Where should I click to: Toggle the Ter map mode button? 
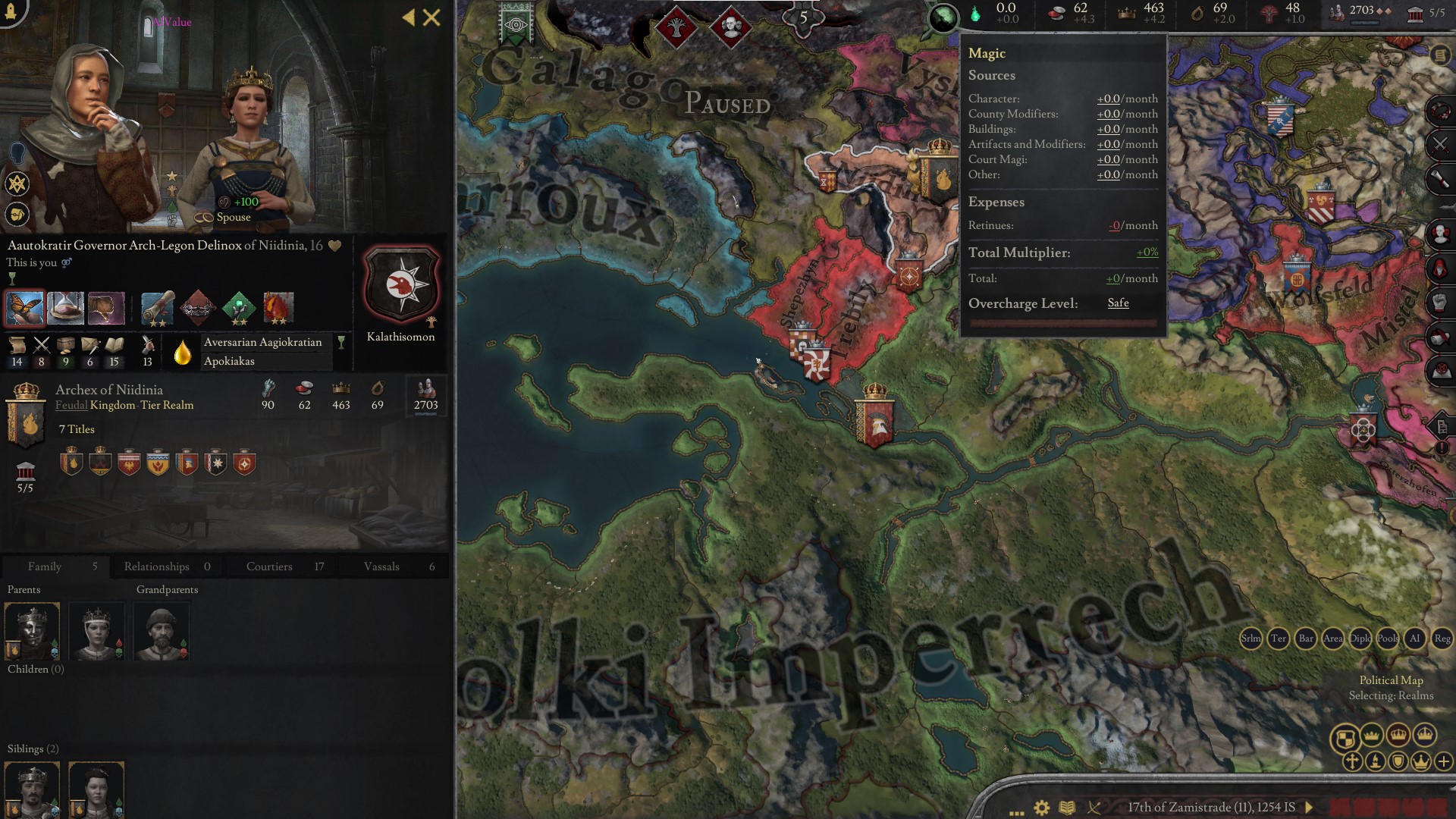point(1279,639)
